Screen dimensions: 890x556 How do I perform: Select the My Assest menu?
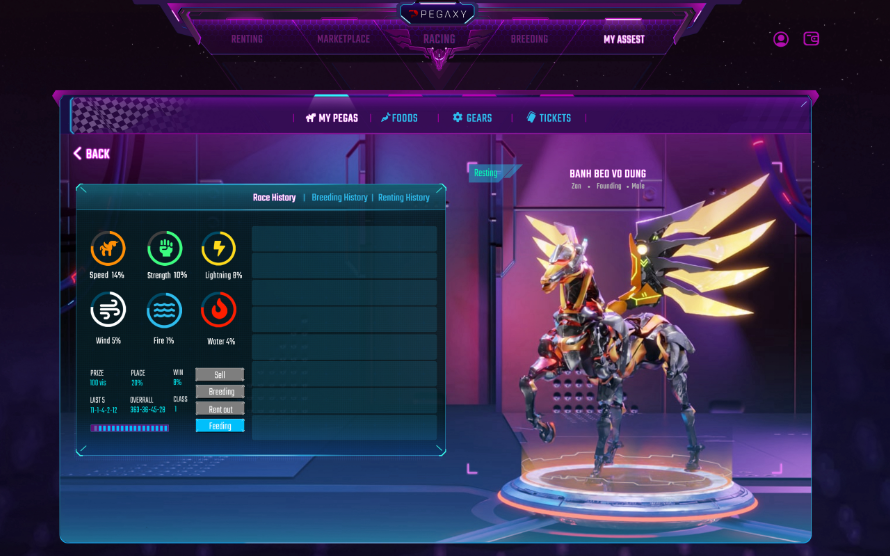(x=624, y=40)
